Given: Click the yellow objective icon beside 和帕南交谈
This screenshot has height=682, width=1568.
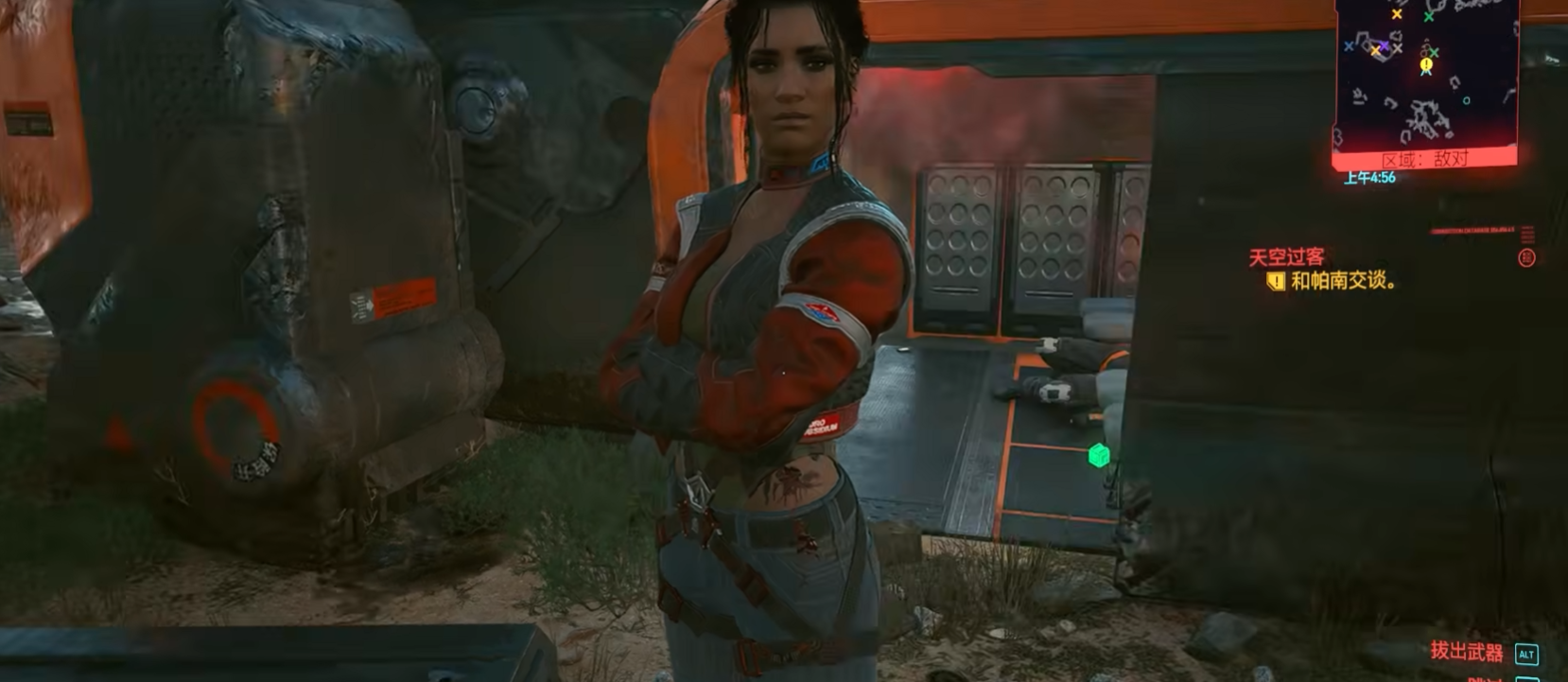Looking at the screenshot, I should [1276, 281].
